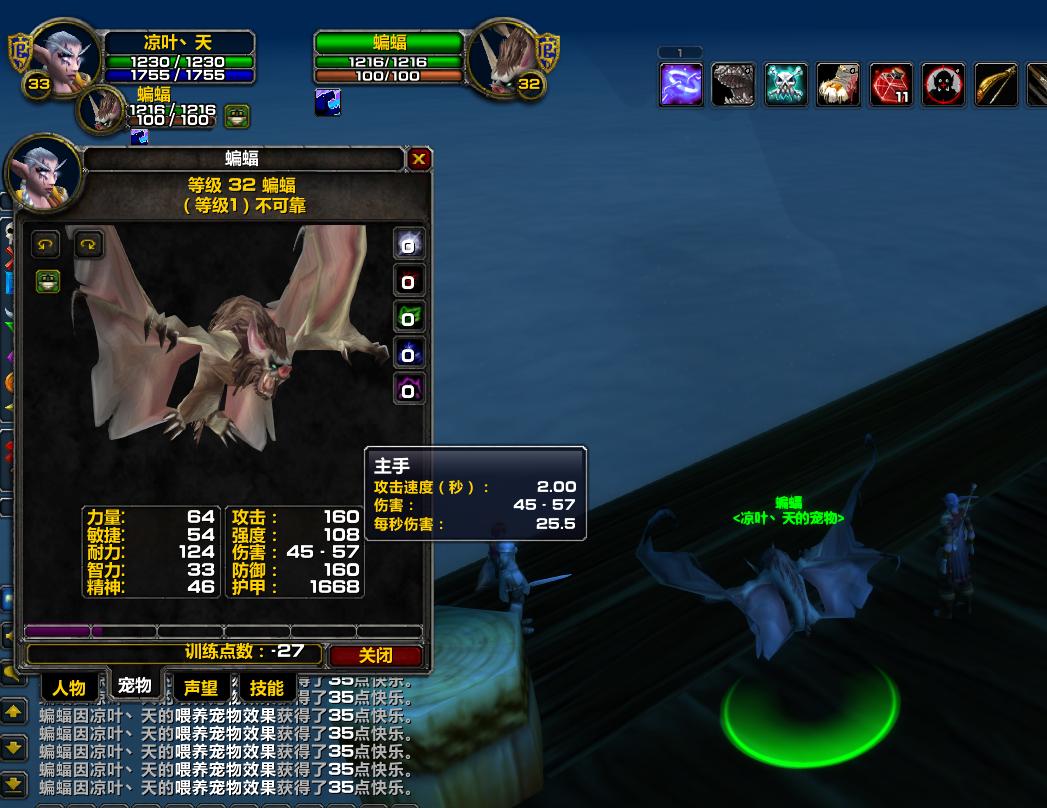The image size is (1047, 808).
Task: Select the 宠物 pet tab
Action: (134, 685)
